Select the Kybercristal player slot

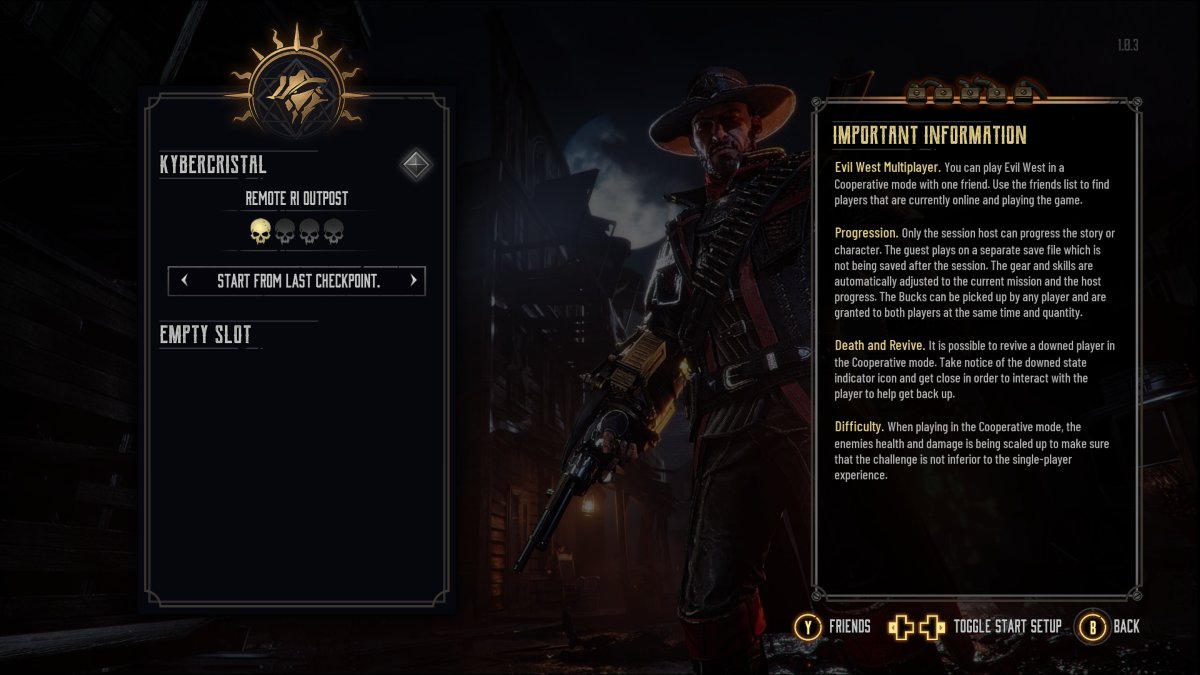click(x=213, y=165)
